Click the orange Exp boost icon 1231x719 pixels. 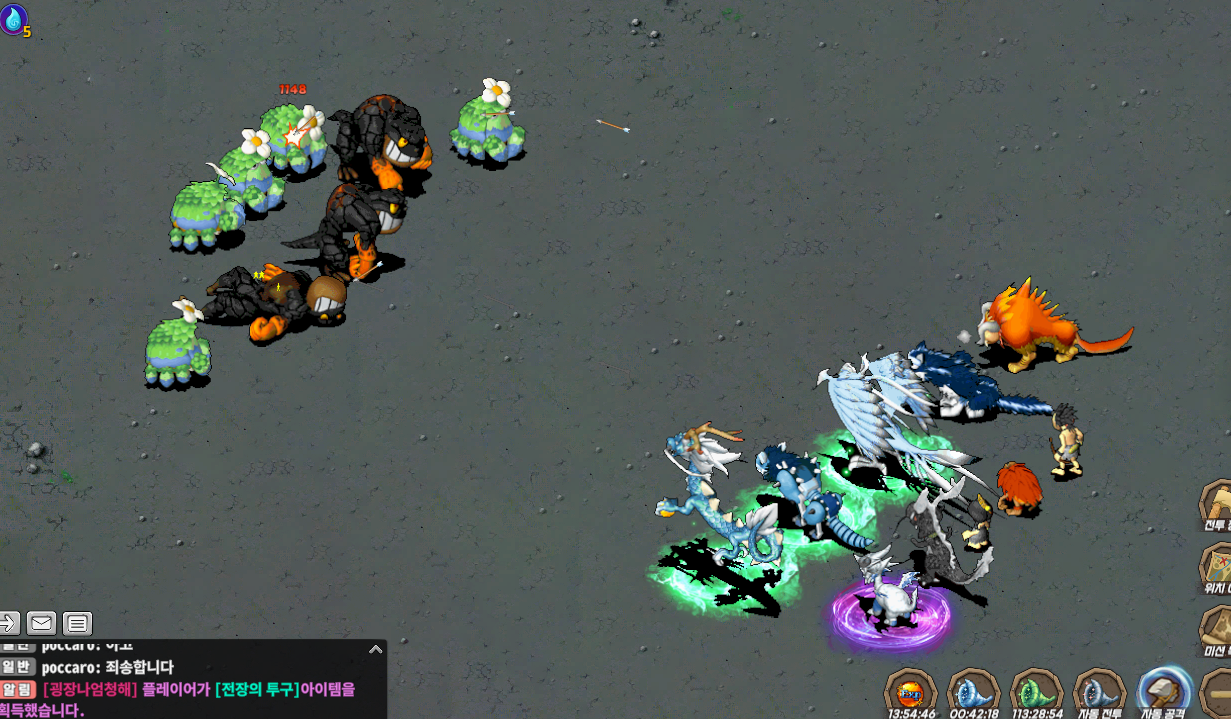910,691
